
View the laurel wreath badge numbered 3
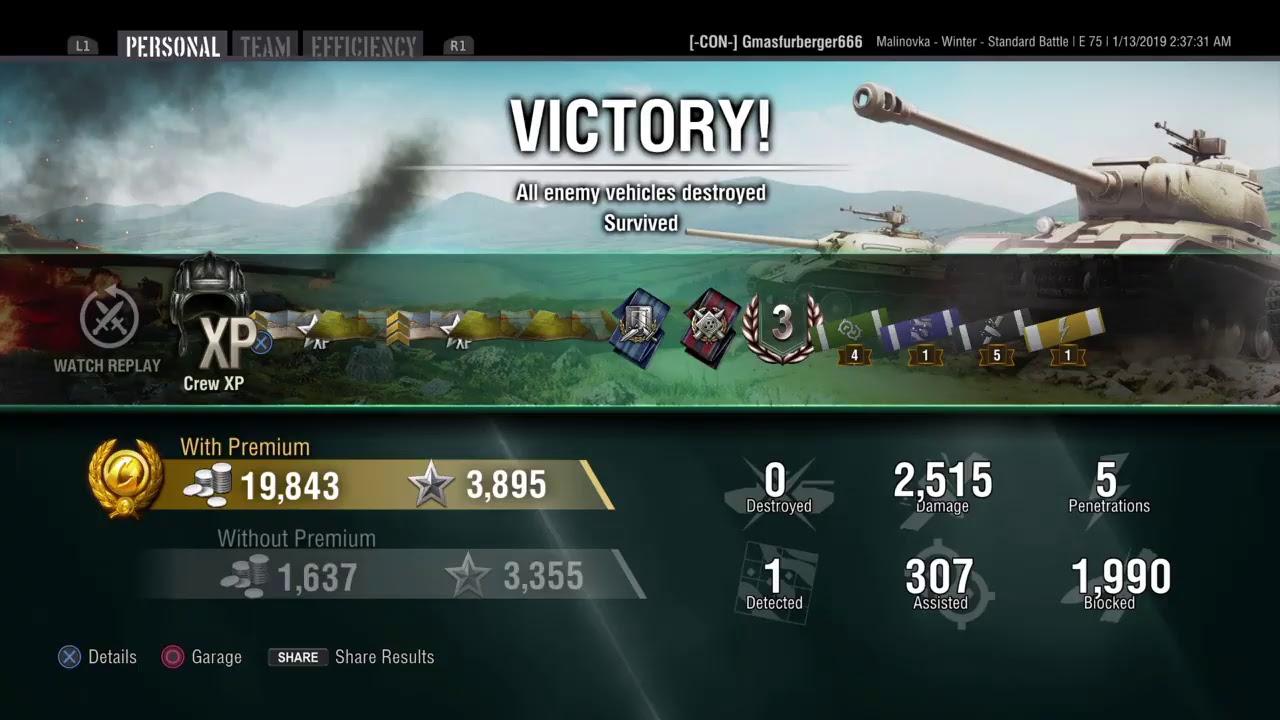[x=782, y=325]
